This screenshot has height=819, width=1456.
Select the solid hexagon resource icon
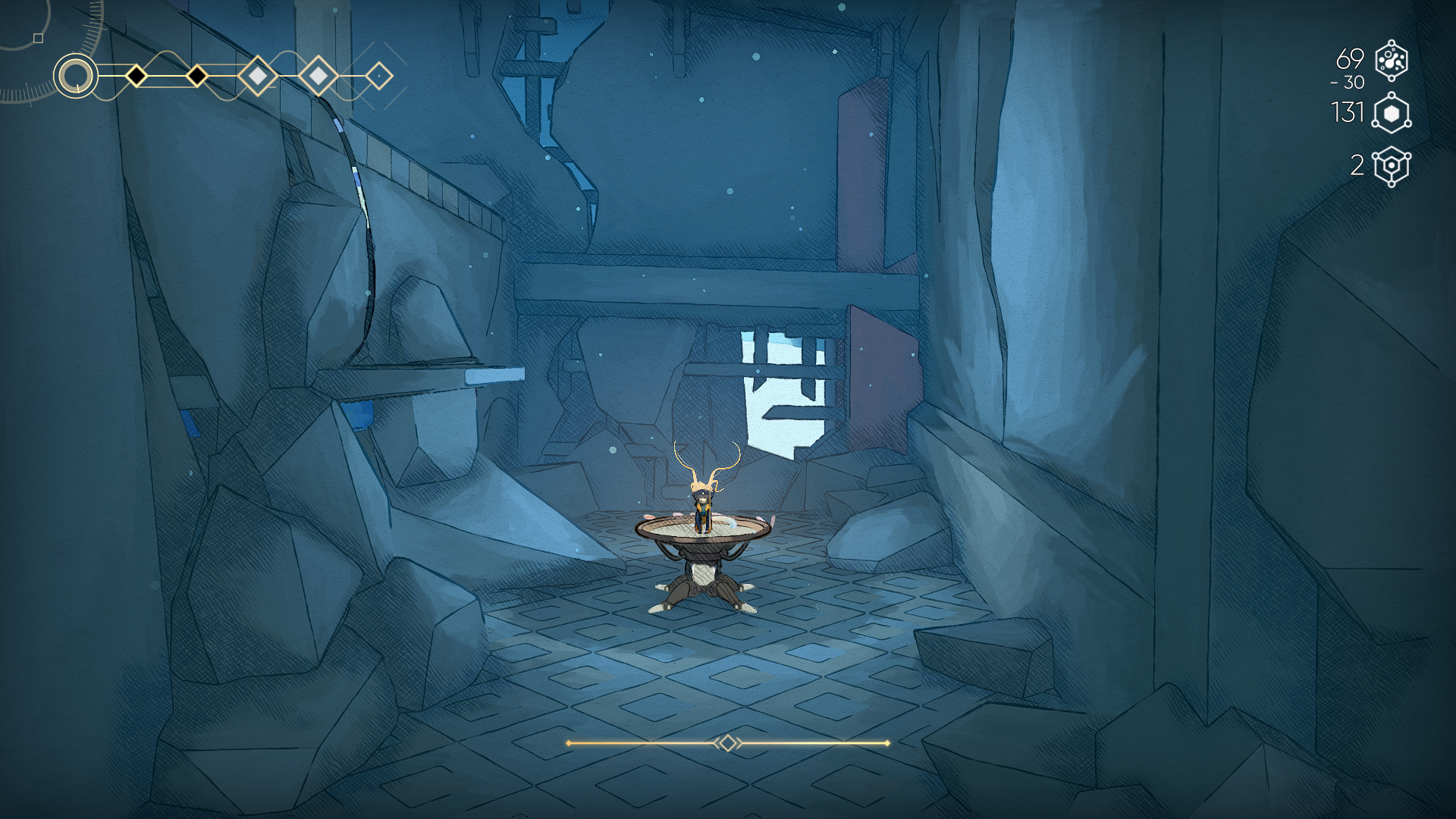click(1392, 114)
